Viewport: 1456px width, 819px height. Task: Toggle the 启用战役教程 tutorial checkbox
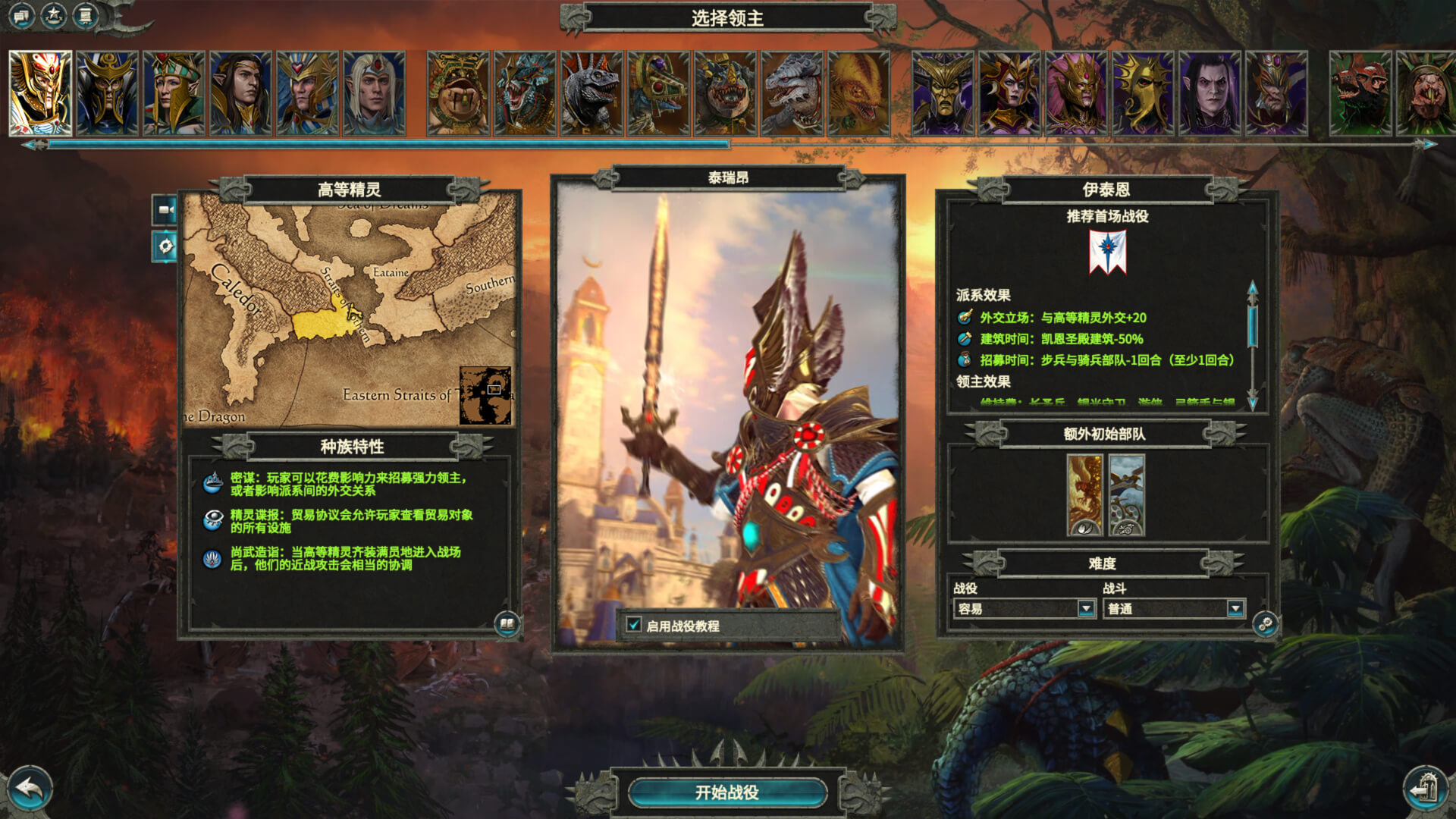634,625
